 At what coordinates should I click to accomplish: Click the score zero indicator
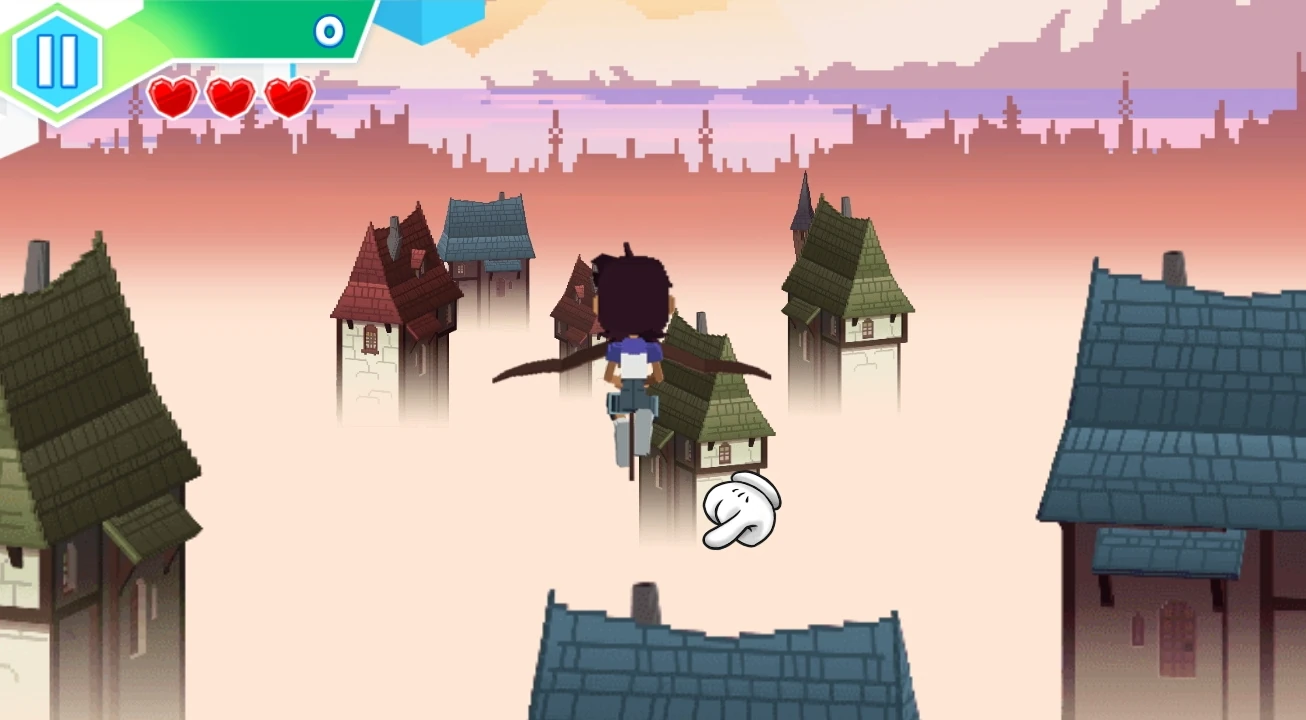click(x=327, y=32)
